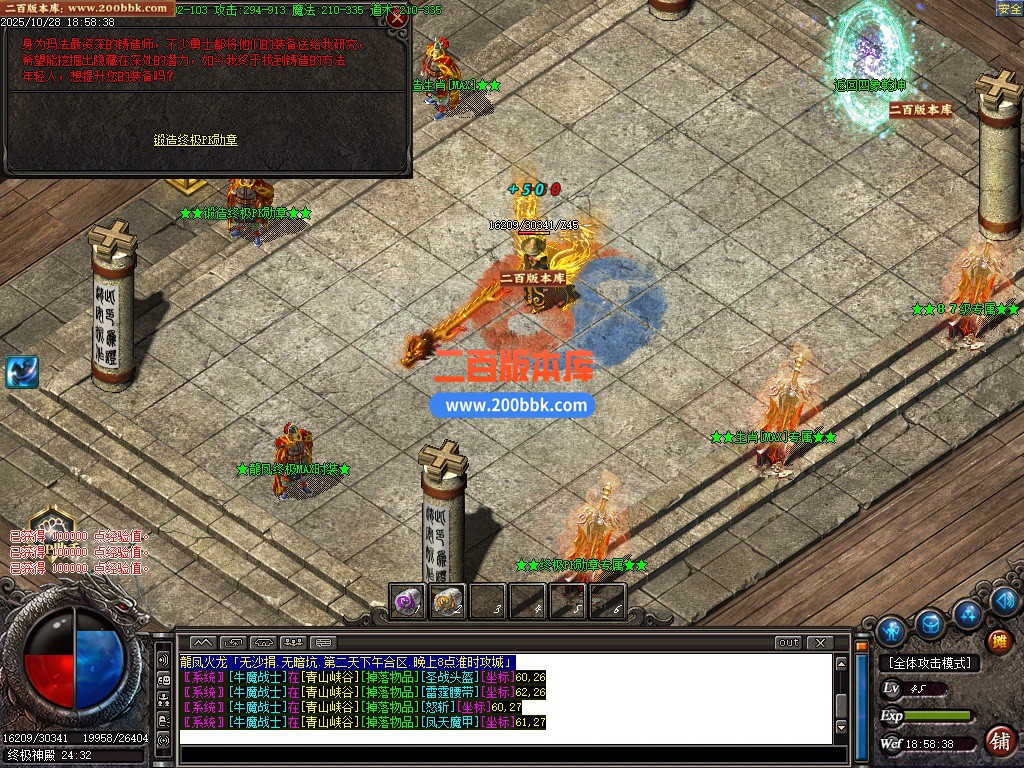1024x768 pixels.
Task: Close the forging master dialogue window
Action: point(397,18)
